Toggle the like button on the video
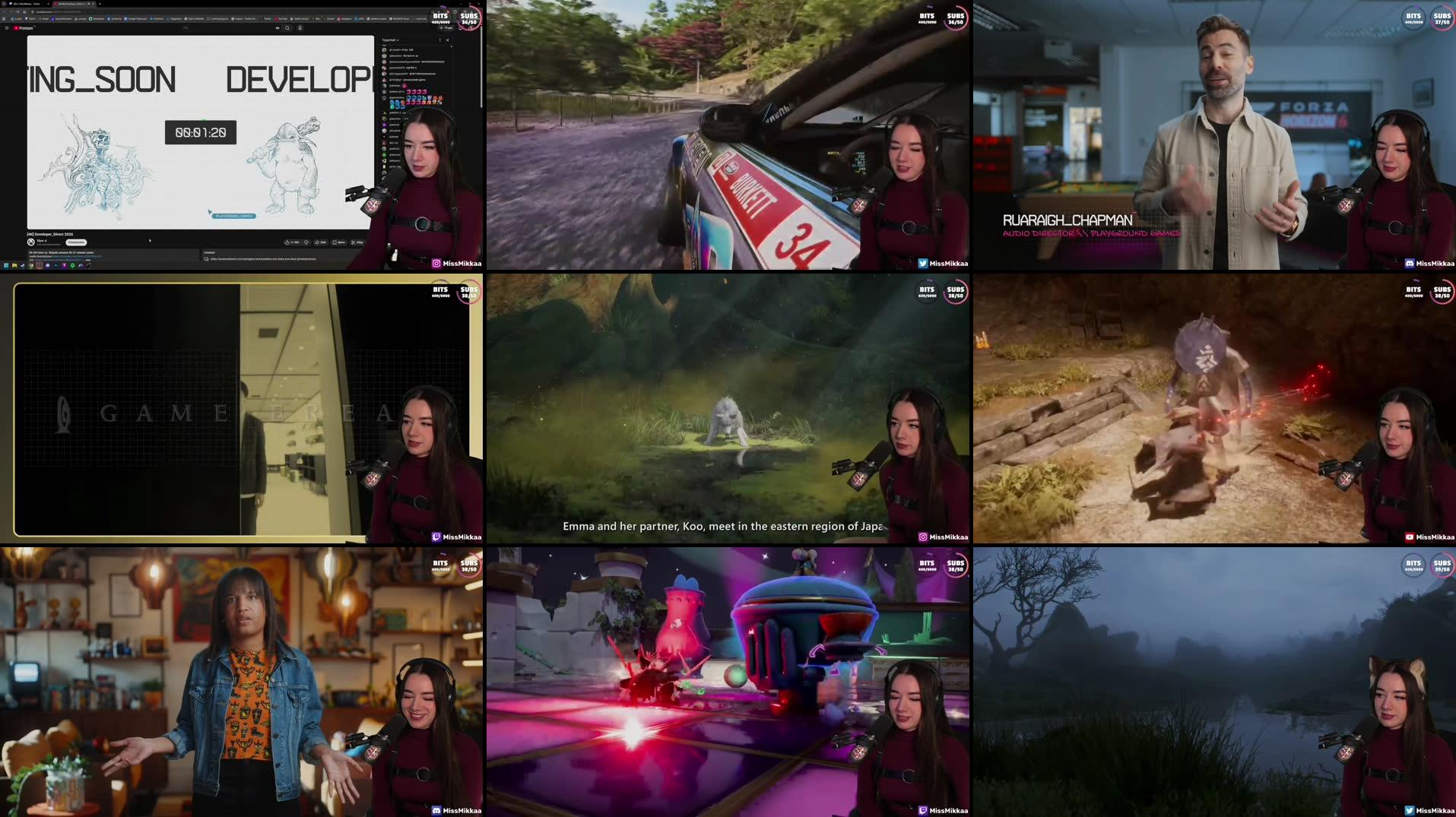Image resolution: width=1456 pixels, height=817 pixels. point(287,242)
